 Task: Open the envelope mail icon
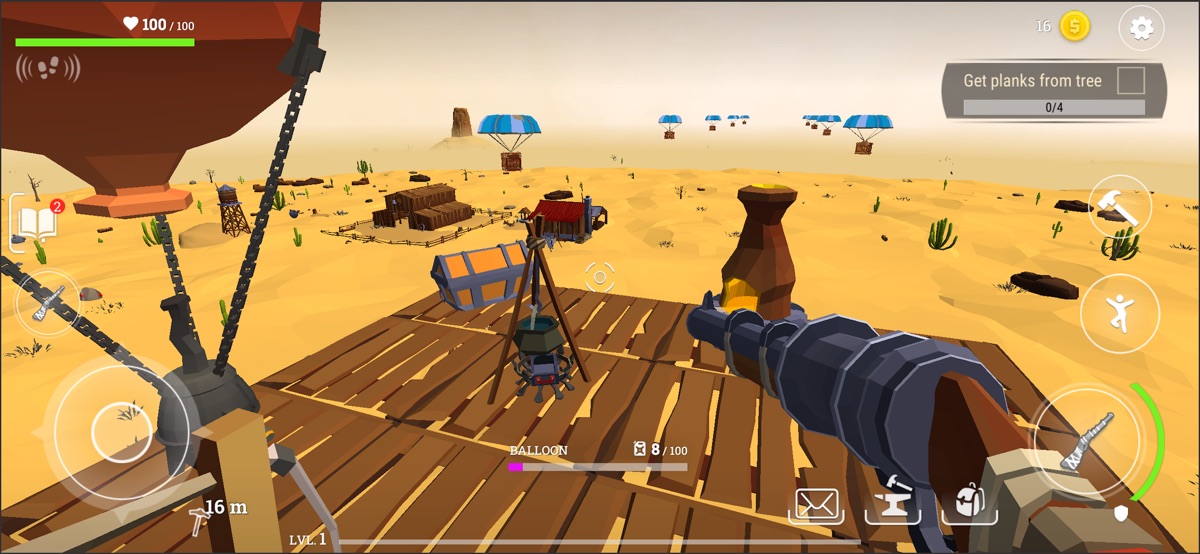click(815, 505)
